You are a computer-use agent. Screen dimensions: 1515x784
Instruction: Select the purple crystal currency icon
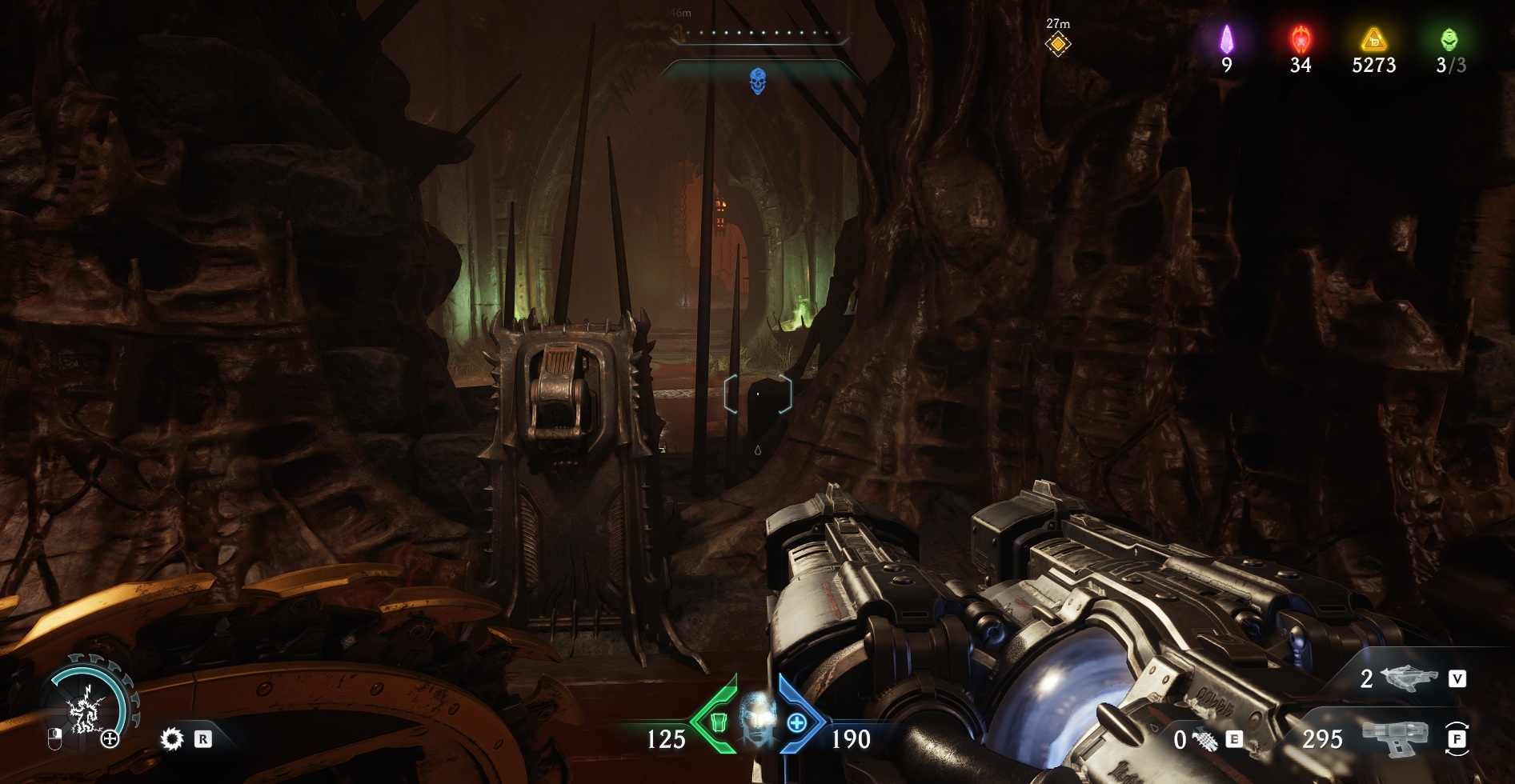click(1226, 38)
